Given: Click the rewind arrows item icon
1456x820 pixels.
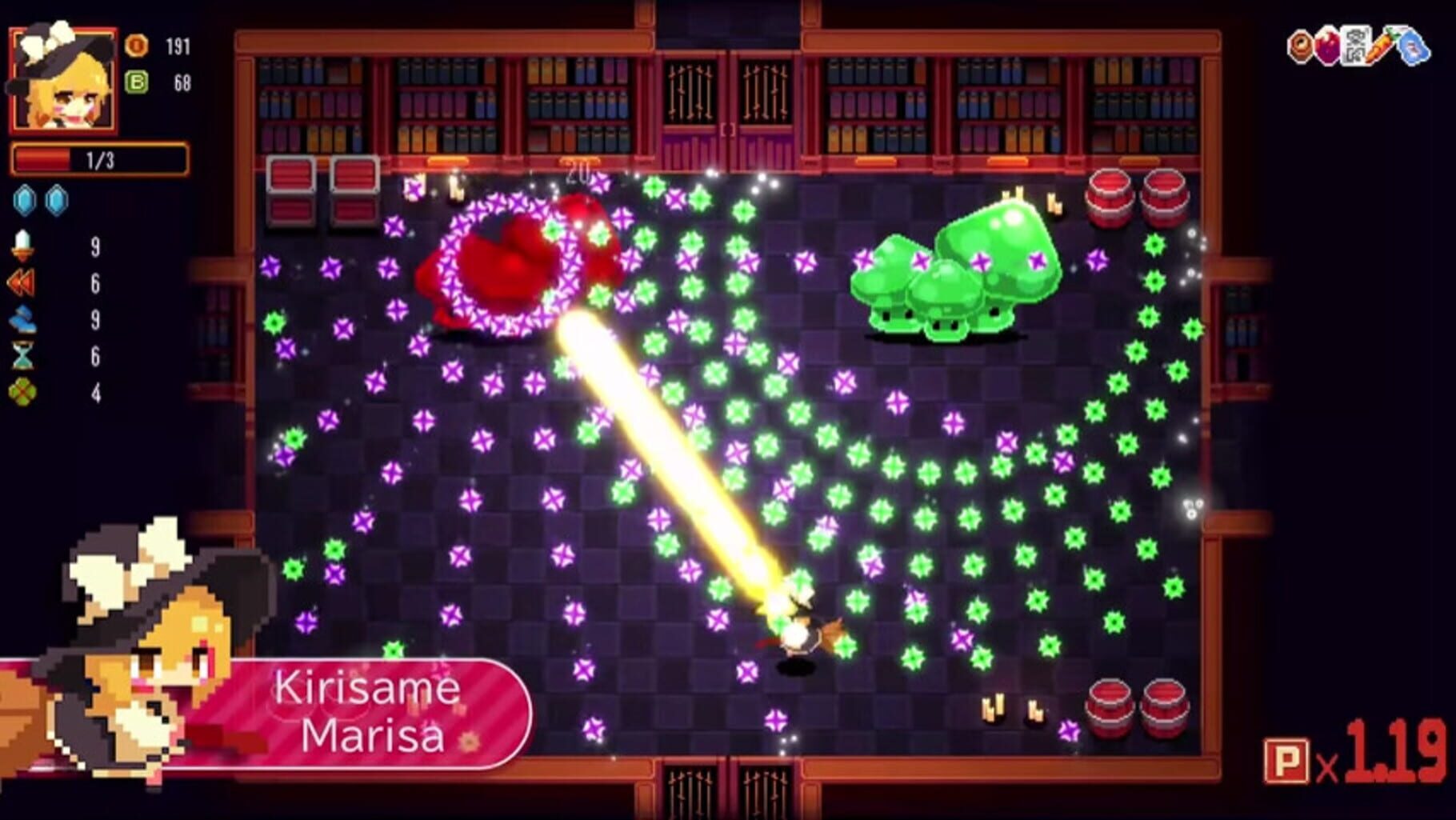Looking at the screenshot, I should point(24,282).
